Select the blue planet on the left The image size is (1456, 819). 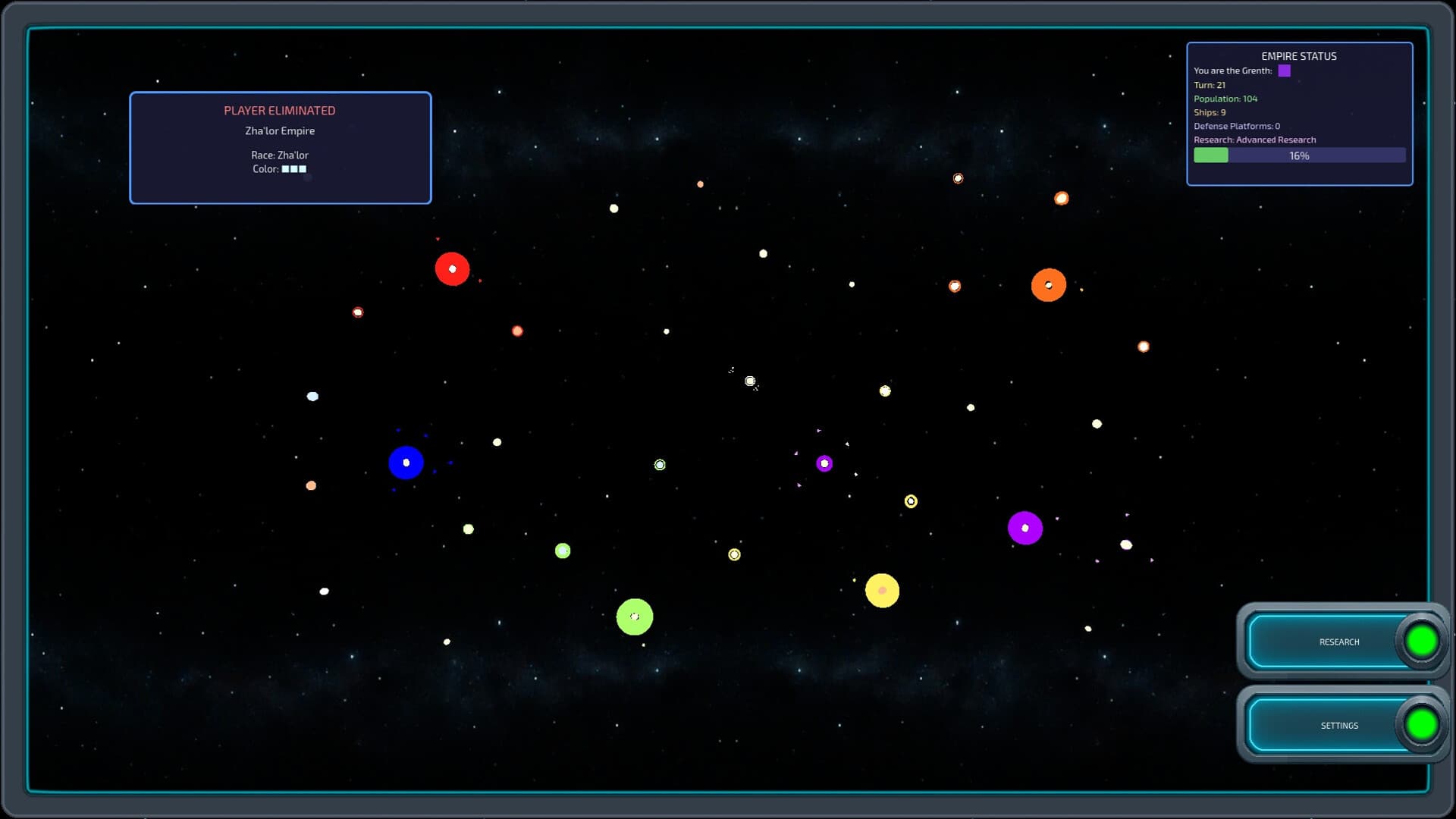(406, 462)
